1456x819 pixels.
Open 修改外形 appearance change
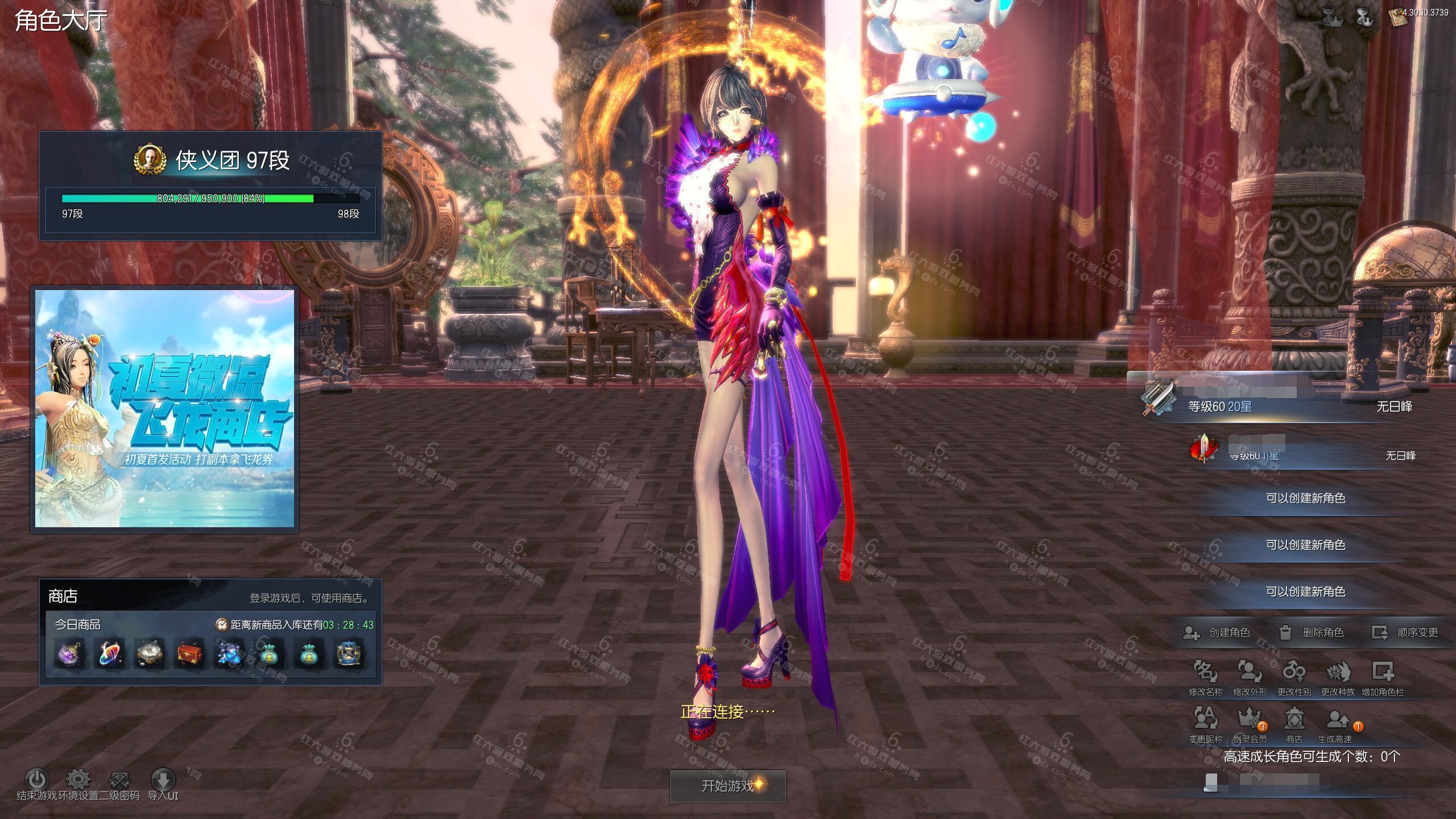1250,673
